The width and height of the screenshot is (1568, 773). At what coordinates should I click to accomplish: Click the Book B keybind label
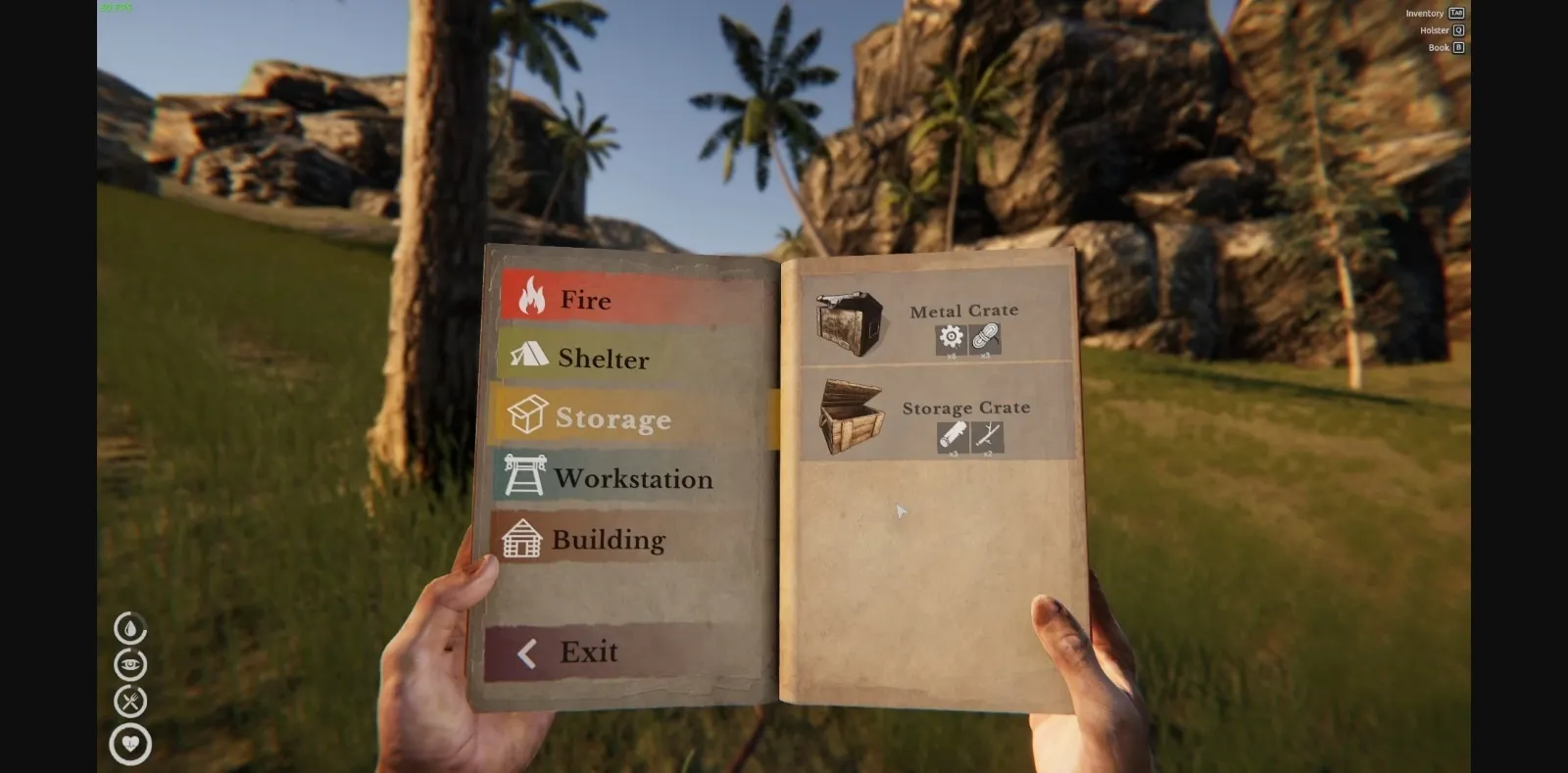pyautogui.click(x=1445, y=46)
